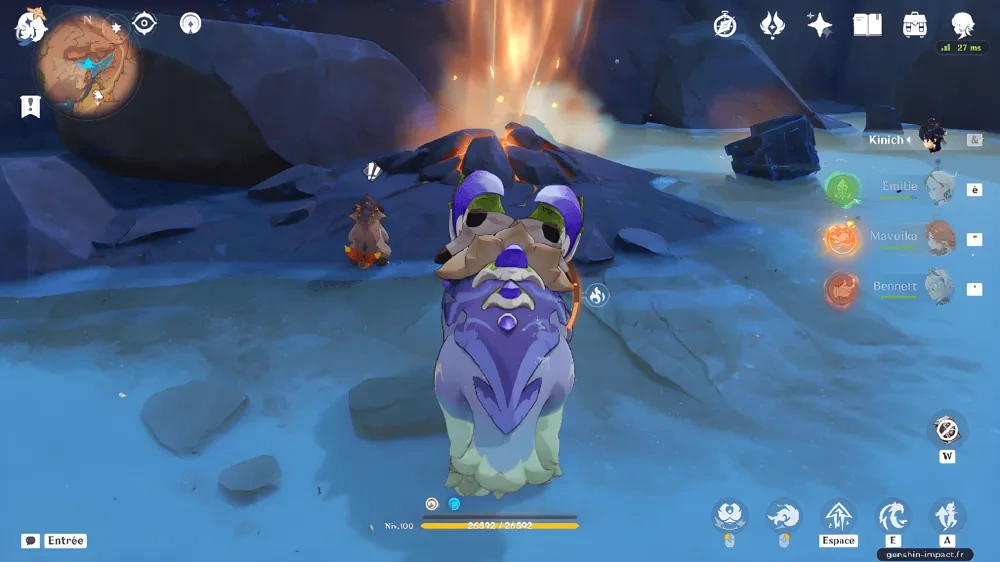Open the Paimon menu
This screenshot has height=562, width=1000.
click(x=30, y=27)
